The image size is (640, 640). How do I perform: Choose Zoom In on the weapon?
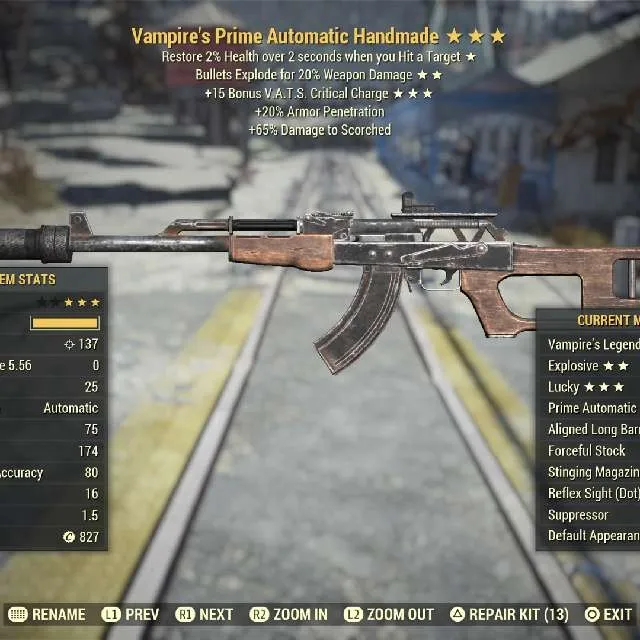coord(289,614)
